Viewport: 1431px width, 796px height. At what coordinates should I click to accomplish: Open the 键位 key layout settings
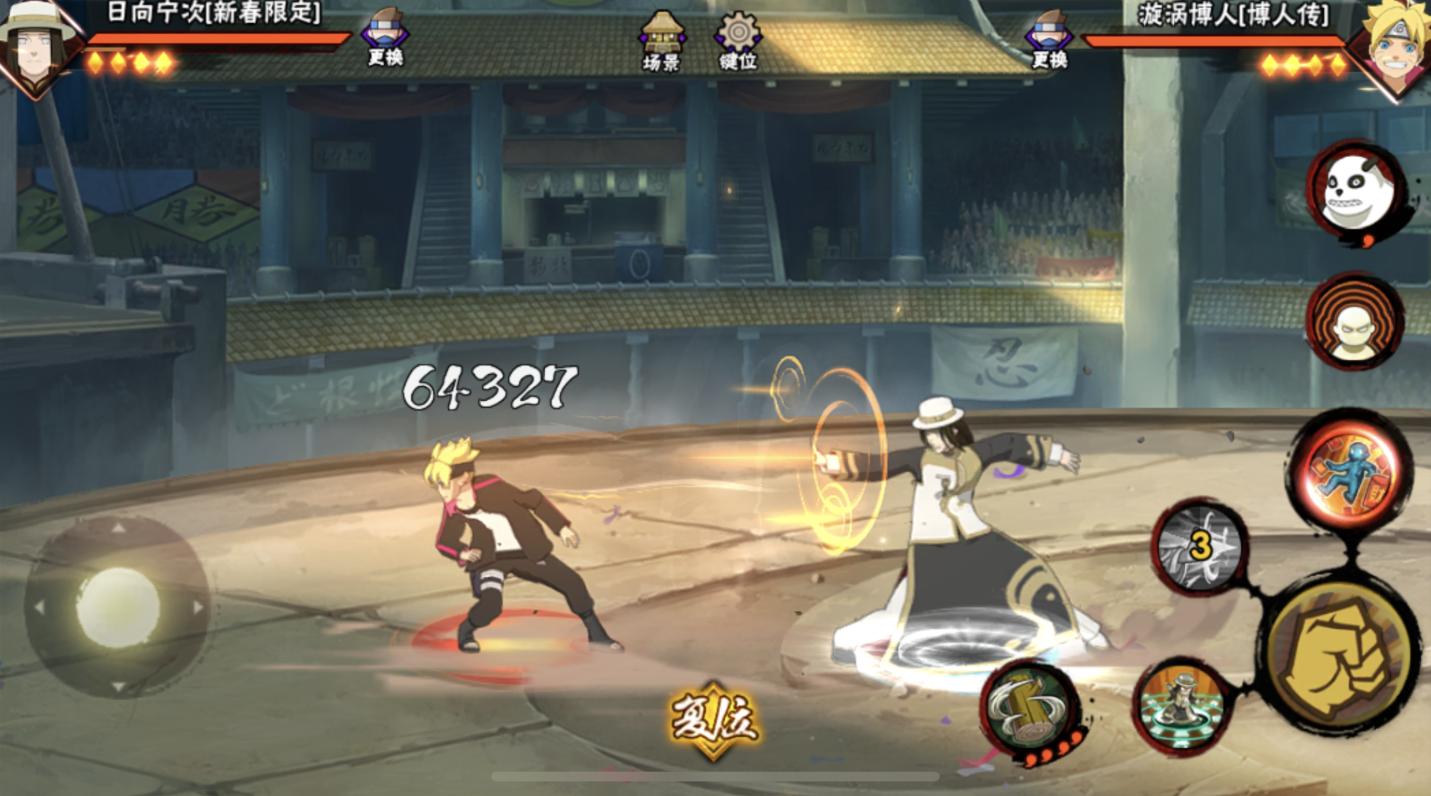(738, 41)
